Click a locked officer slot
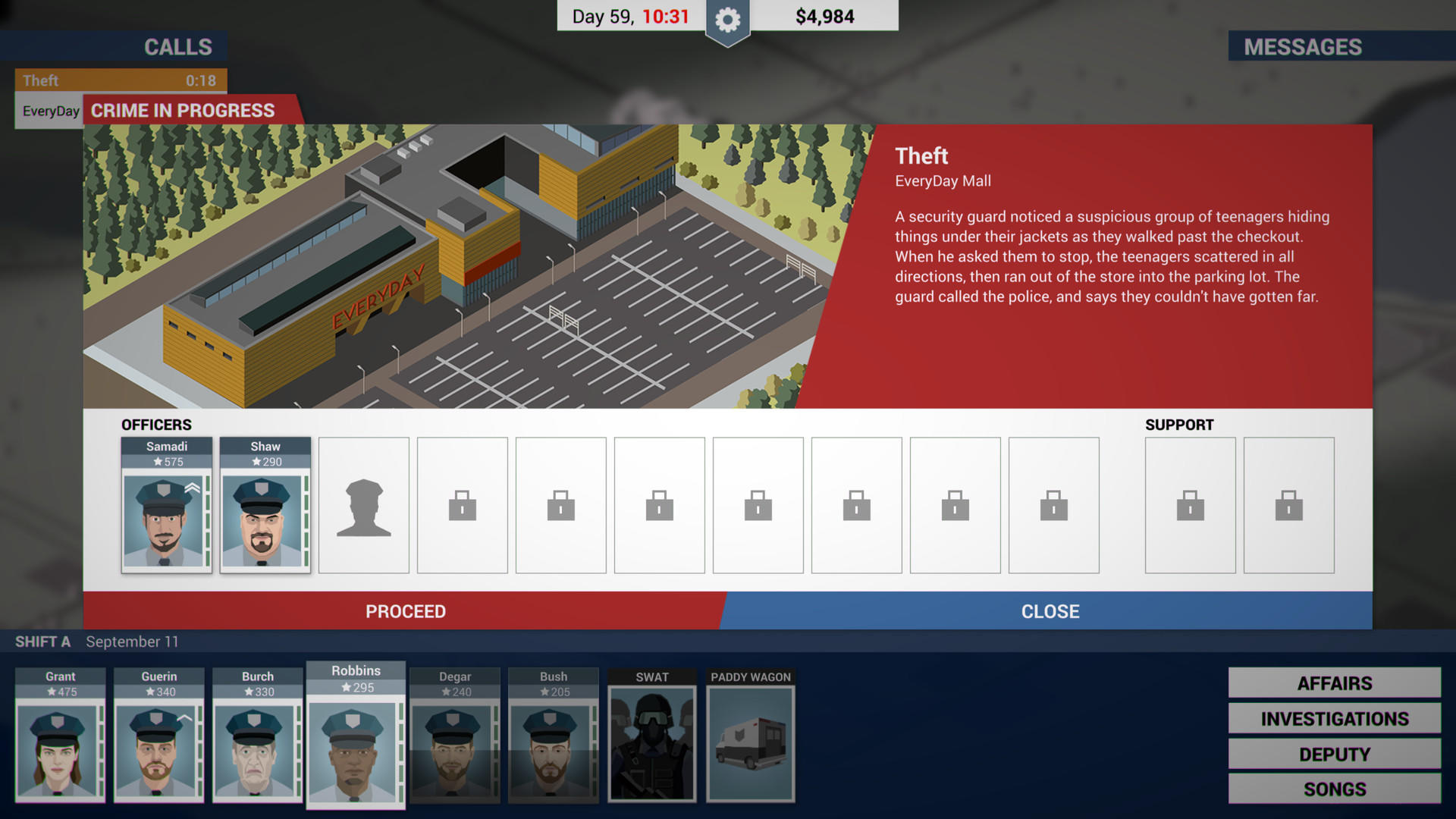The height and width of the screenshot is (819, 1456). click(x=463, y=504)
